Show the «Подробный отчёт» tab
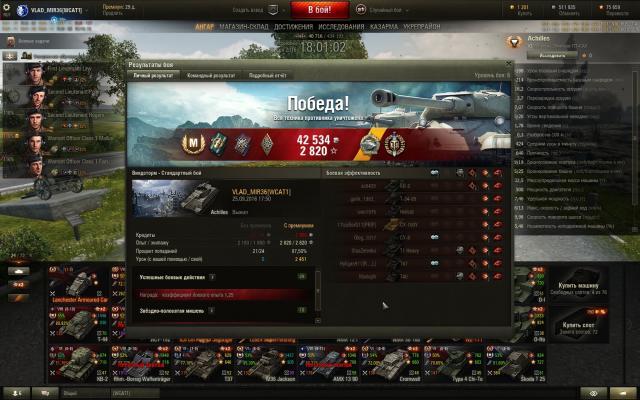Image resolution: width=640 pixels, height=400 pixels. (x=267, y=75)
